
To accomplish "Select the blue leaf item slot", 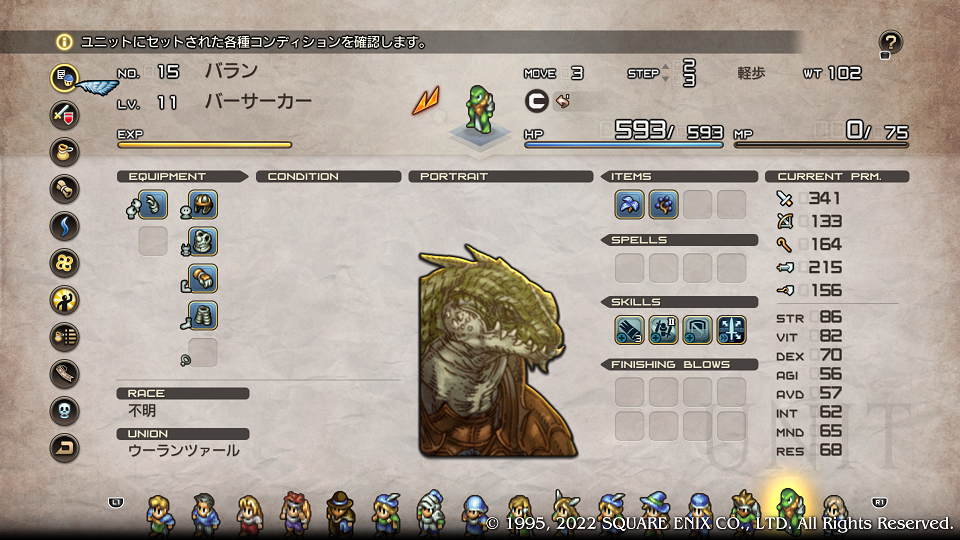I will pyautogui.click(x=630, y=204).
